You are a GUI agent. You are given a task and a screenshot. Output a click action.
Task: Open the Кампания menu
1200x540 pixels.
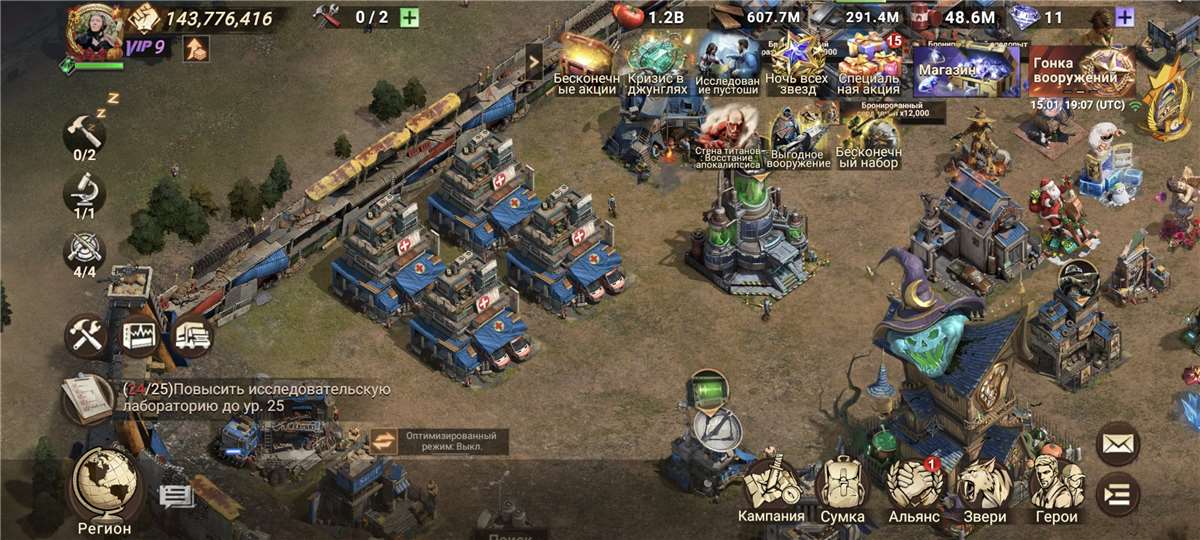pyautogui.click(x=771, y=488)
